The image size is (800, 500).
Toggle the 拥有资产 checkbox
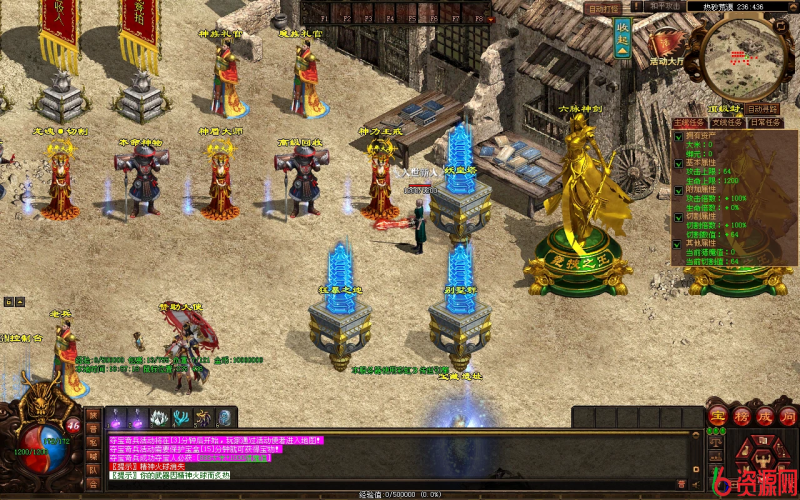tap(677, 137)
